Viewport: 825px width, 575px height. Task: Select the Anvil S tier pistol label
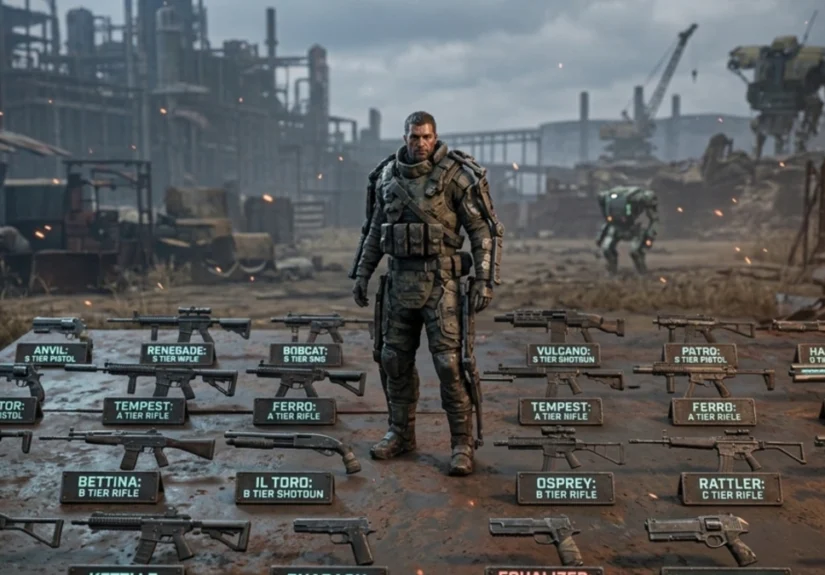coord(53,353)
